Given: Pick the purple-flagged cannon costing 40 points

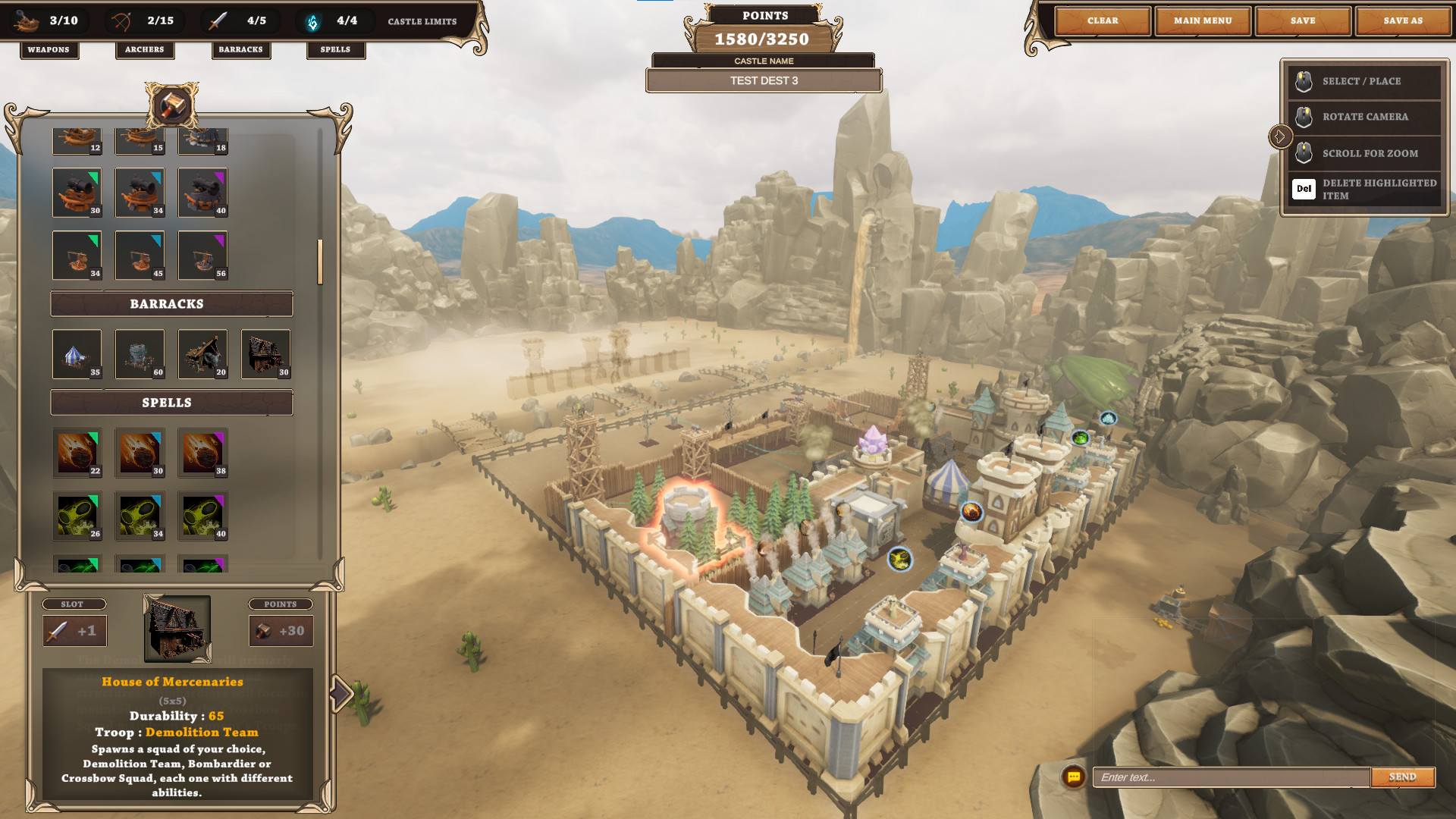Looking at the screenshot, I should tap(202, 193).
